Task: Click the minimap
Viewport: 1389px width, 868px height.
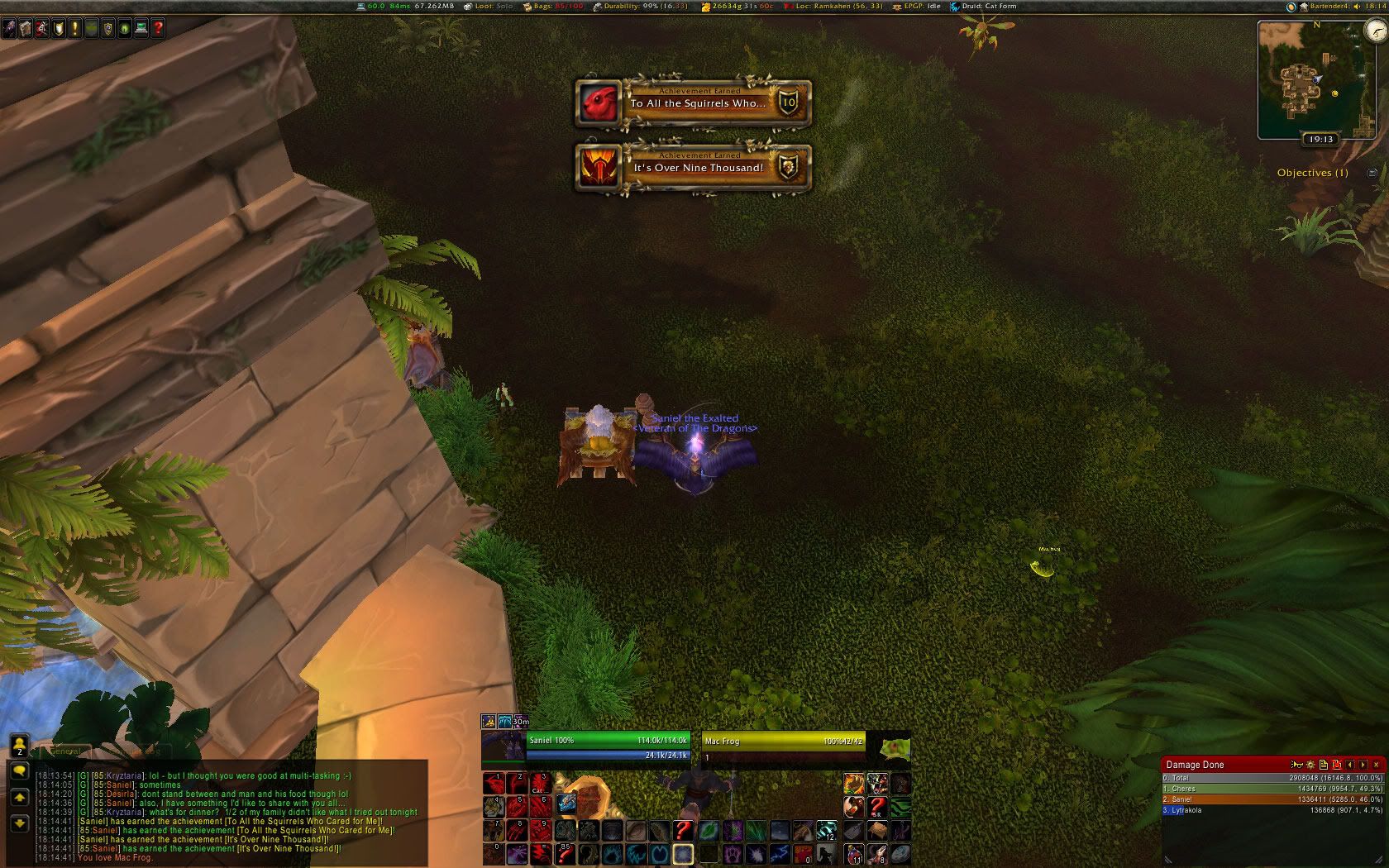Action: 1309,80
